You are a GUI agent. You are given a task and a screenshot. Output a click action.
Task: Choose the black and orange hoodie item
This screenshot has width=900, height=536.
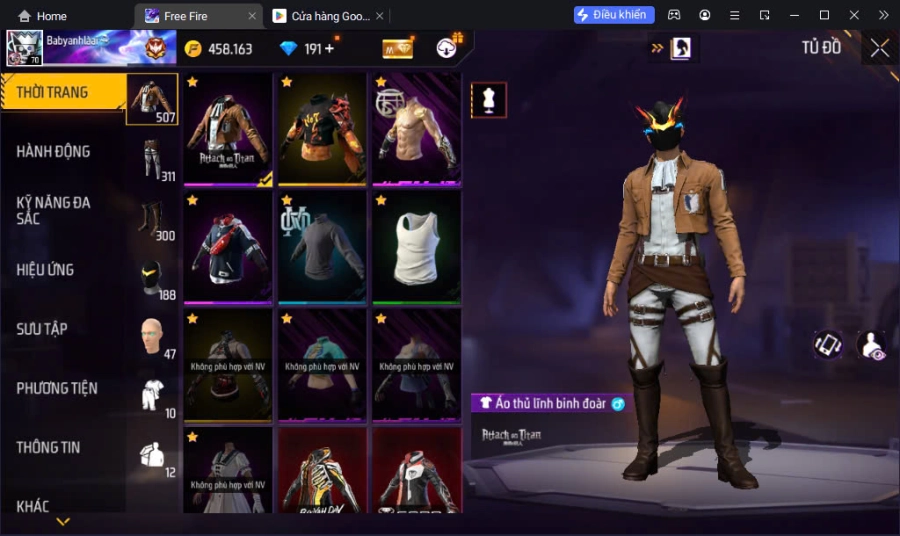tap(322, 129)
